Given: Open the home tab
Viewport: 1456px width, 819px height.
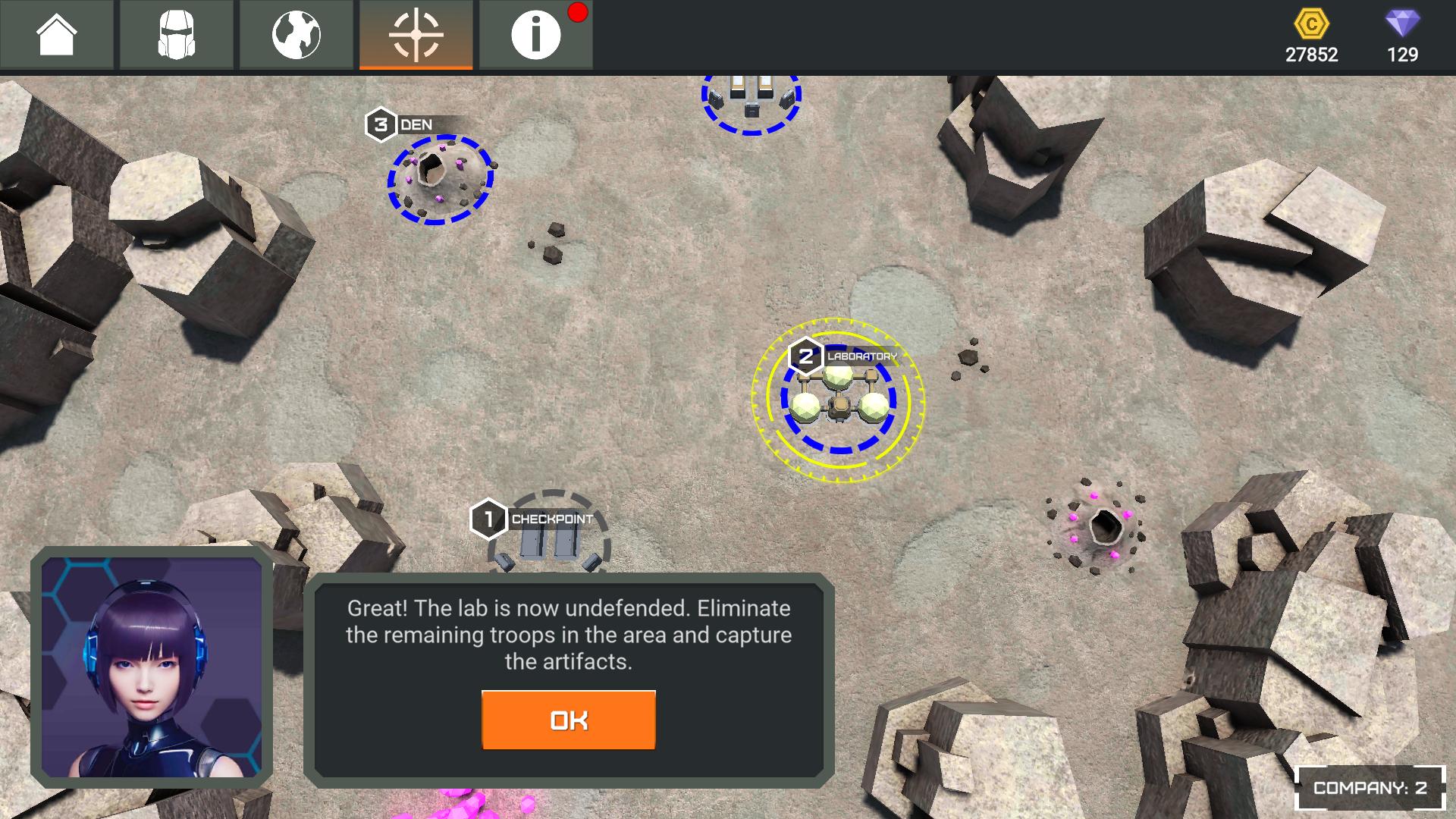Looking at the screenshot, I should pyautogui.click(x=57, y=35).
